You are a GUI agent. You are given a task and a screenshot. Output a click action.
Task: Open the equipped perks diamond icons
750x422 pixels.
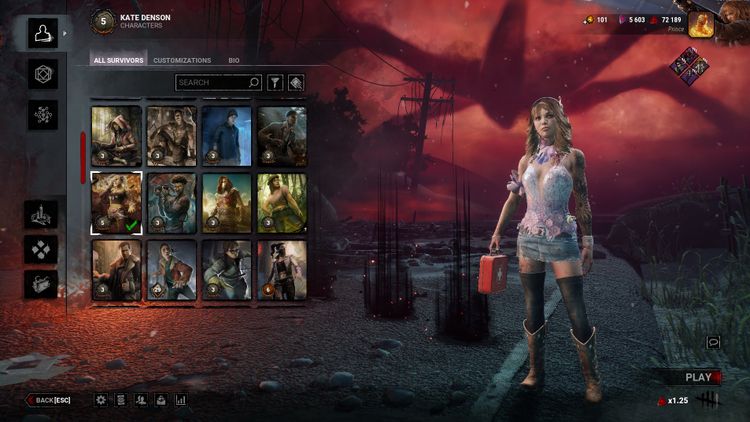(690, 67)
